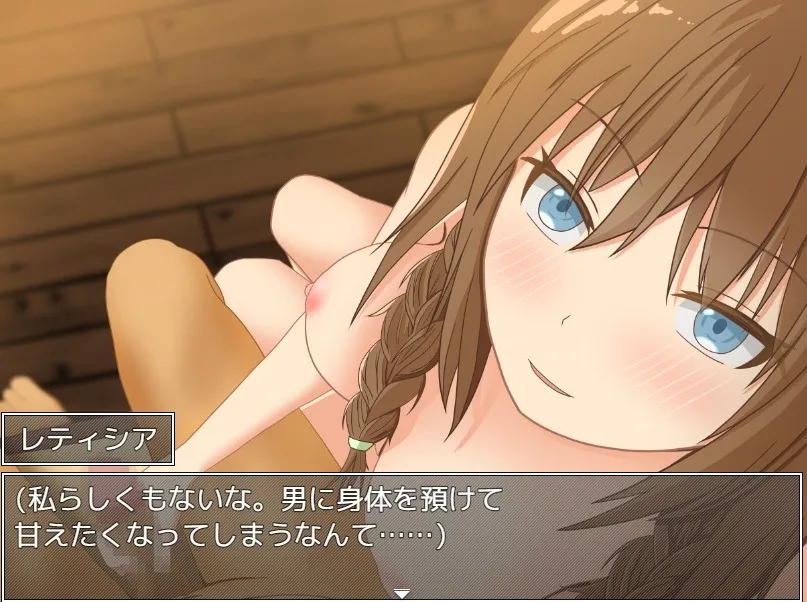
Task: Click the dialogue continue arrow indicator
Action: point(402,591)
